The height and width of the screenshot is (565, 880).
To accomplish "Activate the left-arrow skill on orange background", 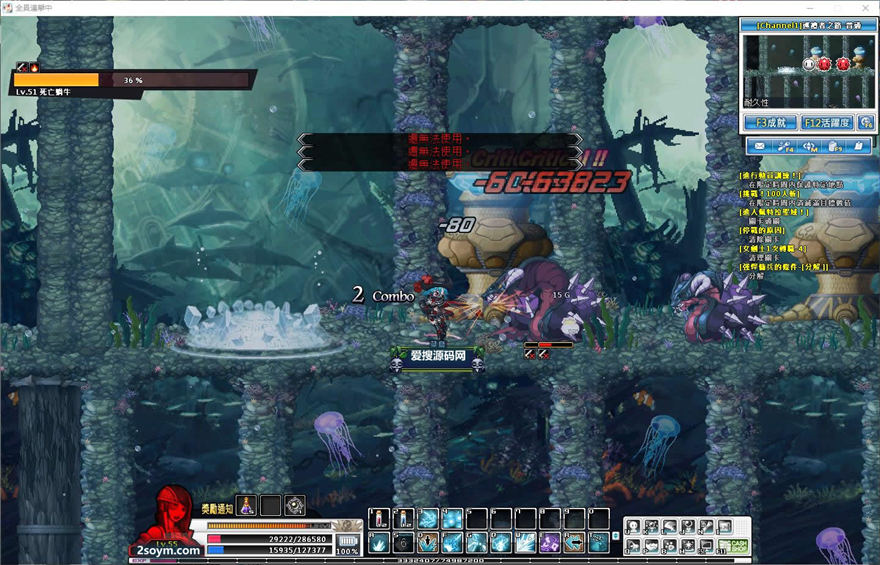I will [x=574, y=543].
